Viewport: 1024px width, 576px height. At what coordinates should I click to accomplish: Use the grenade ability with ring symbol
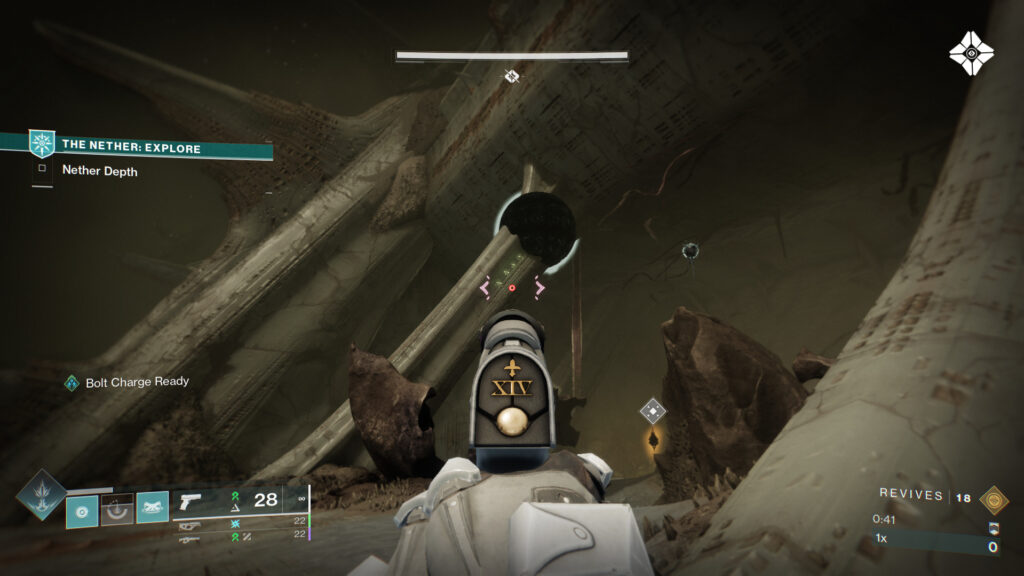coord(82,510)
